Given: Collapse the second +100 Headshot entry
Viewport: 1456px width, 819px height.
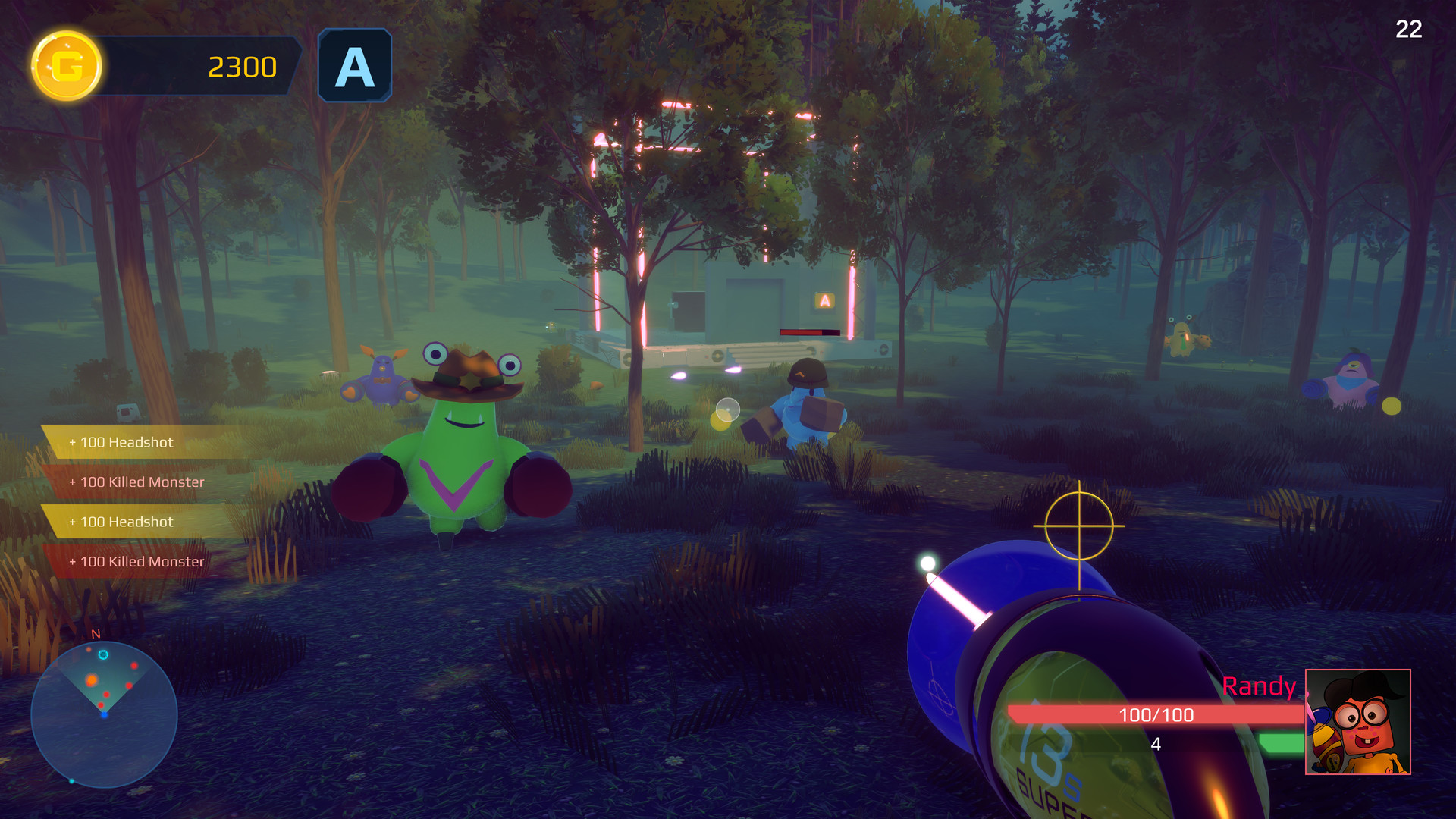Looking at the screenshot, I should (120, 522).
